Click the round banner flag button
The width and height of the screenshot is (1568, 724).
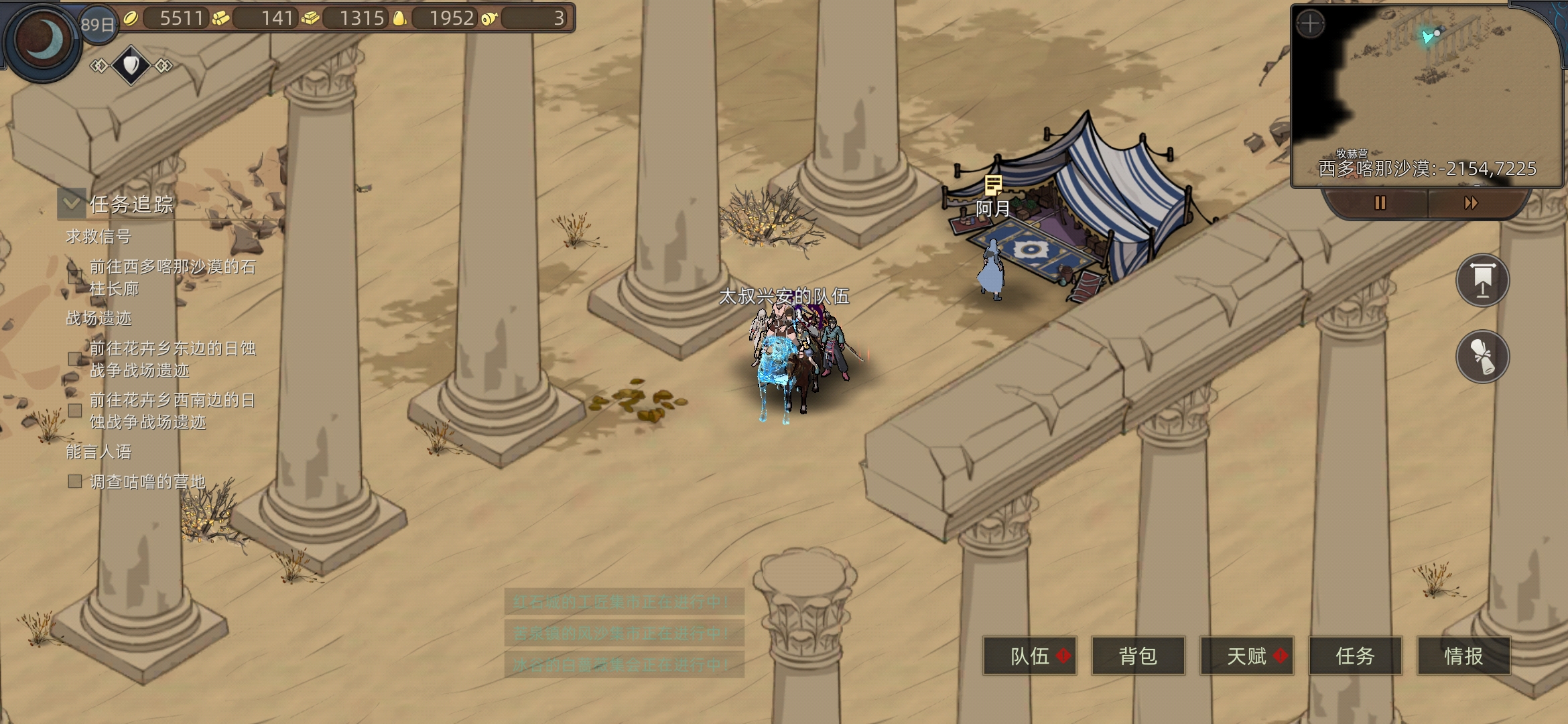[x=1482, y=280]
